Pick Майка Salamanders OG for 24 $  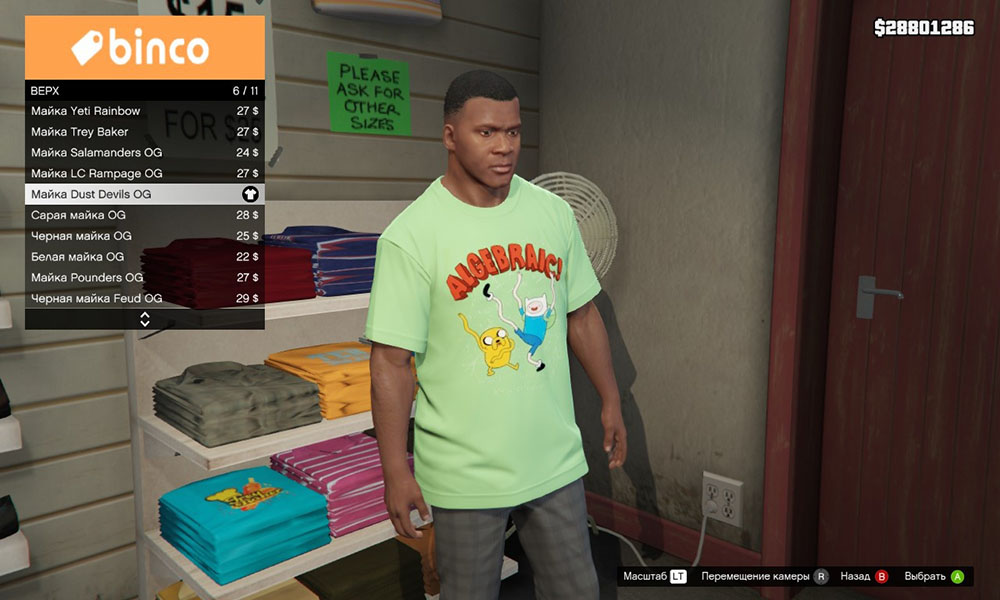144,153
